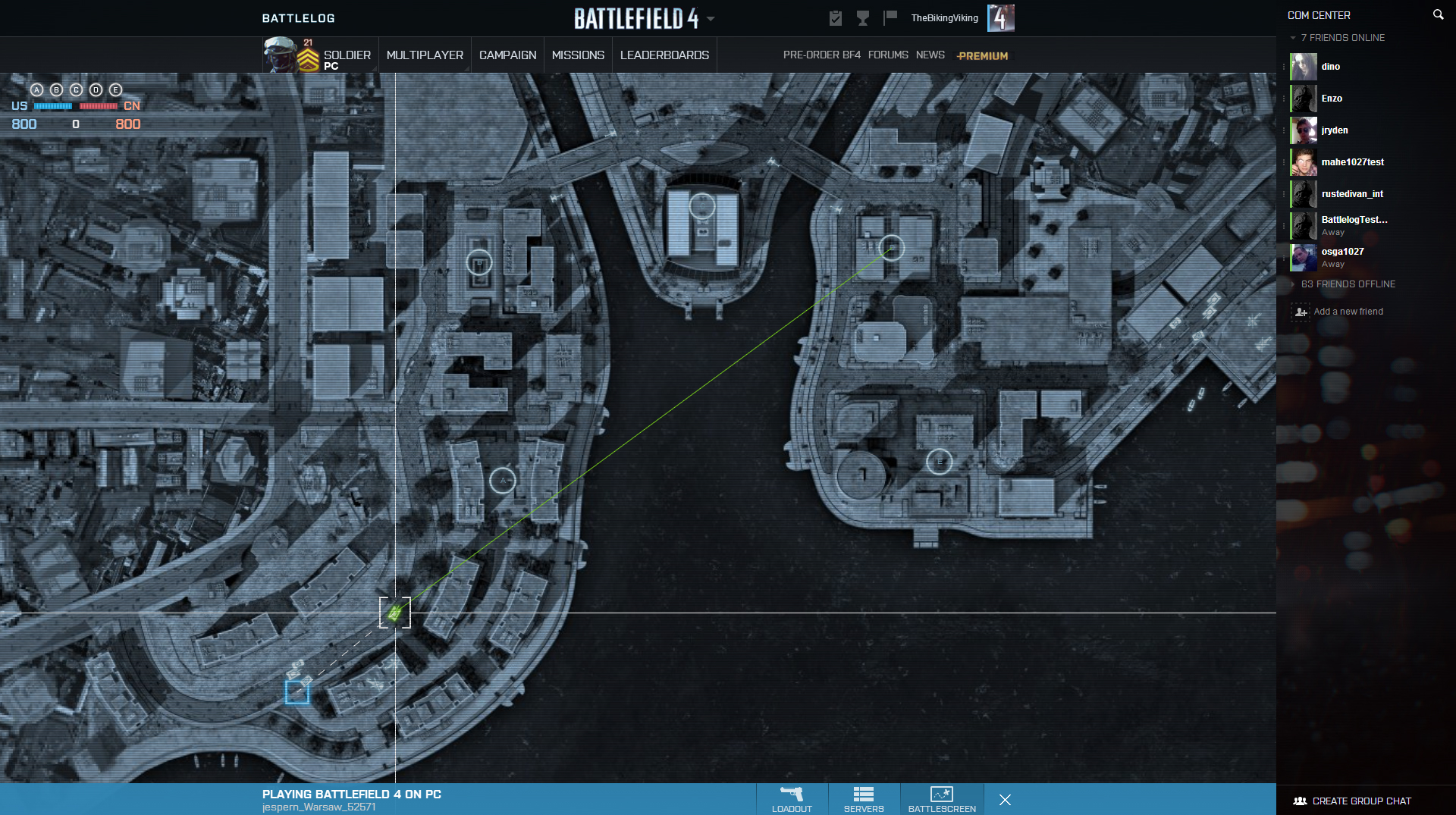The image size is (1456, 815).
Task: Toggle objective marker C filter on the minimap bar
Action: click(x=76, y=89)
